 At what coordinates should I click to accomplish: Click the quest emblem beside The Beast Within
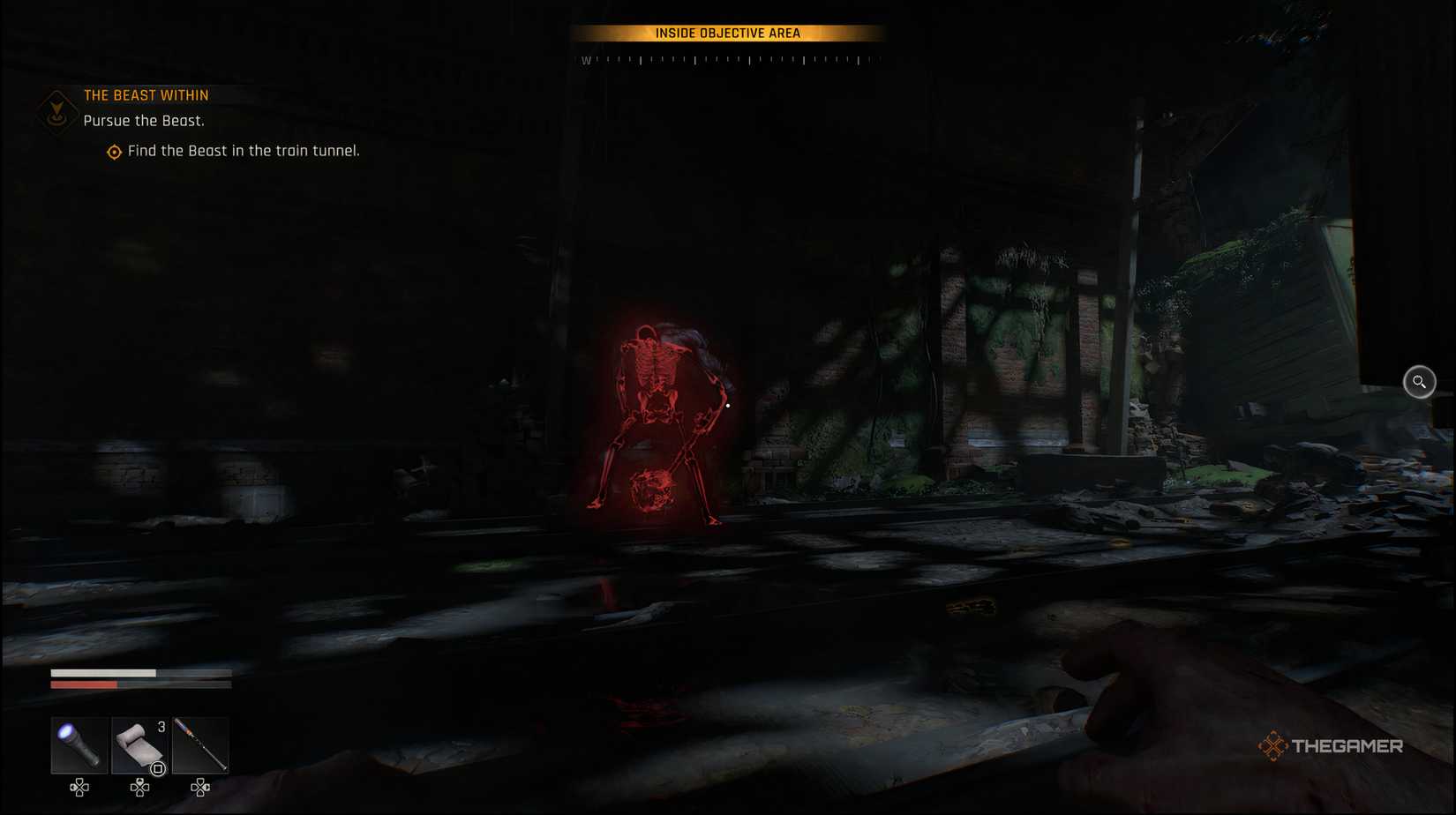click(x=56, y=108)
